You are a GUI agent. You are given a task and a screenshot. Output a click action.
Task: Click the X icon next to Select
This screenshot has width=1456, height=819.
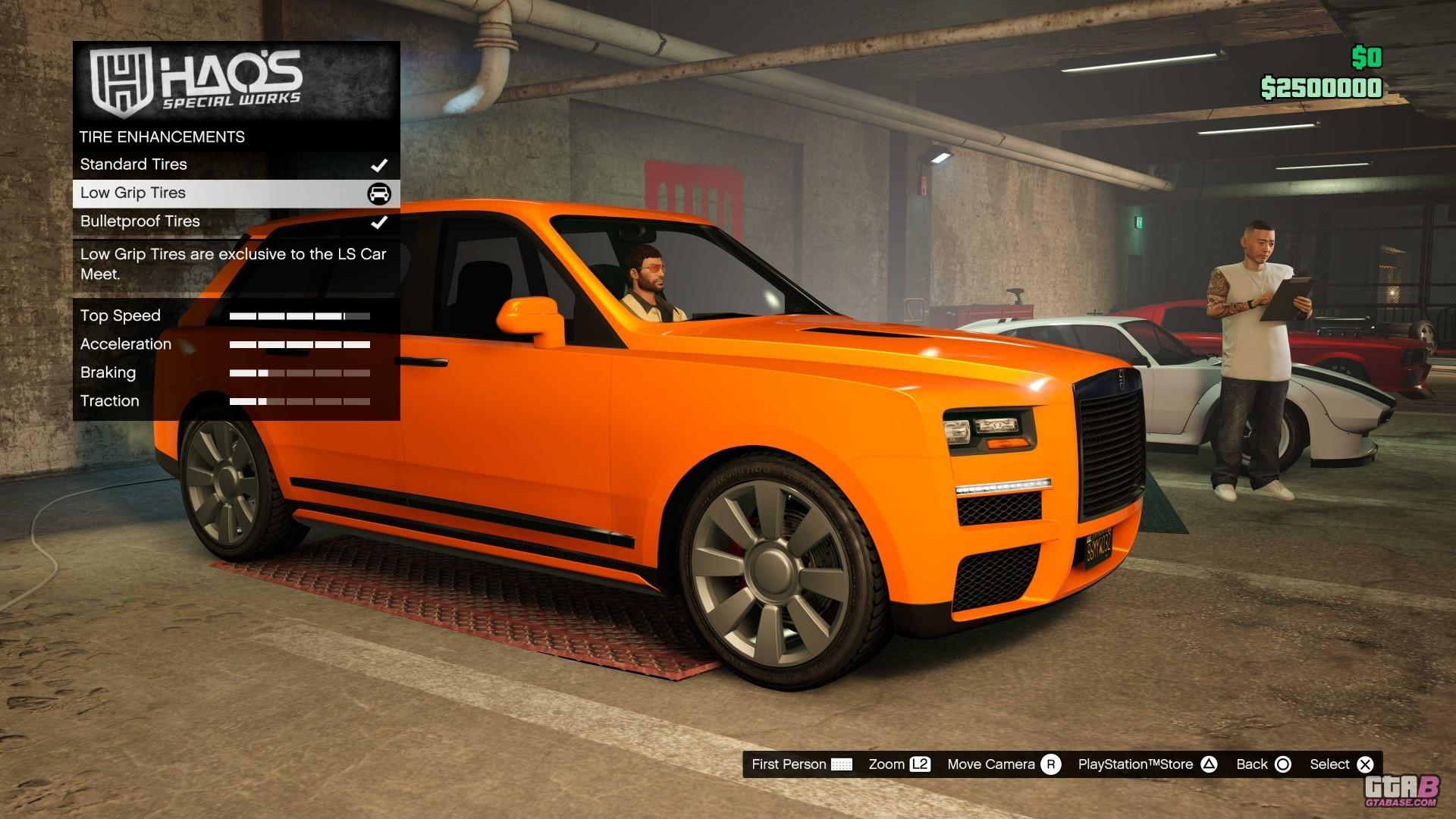(x=1365, y=764)
